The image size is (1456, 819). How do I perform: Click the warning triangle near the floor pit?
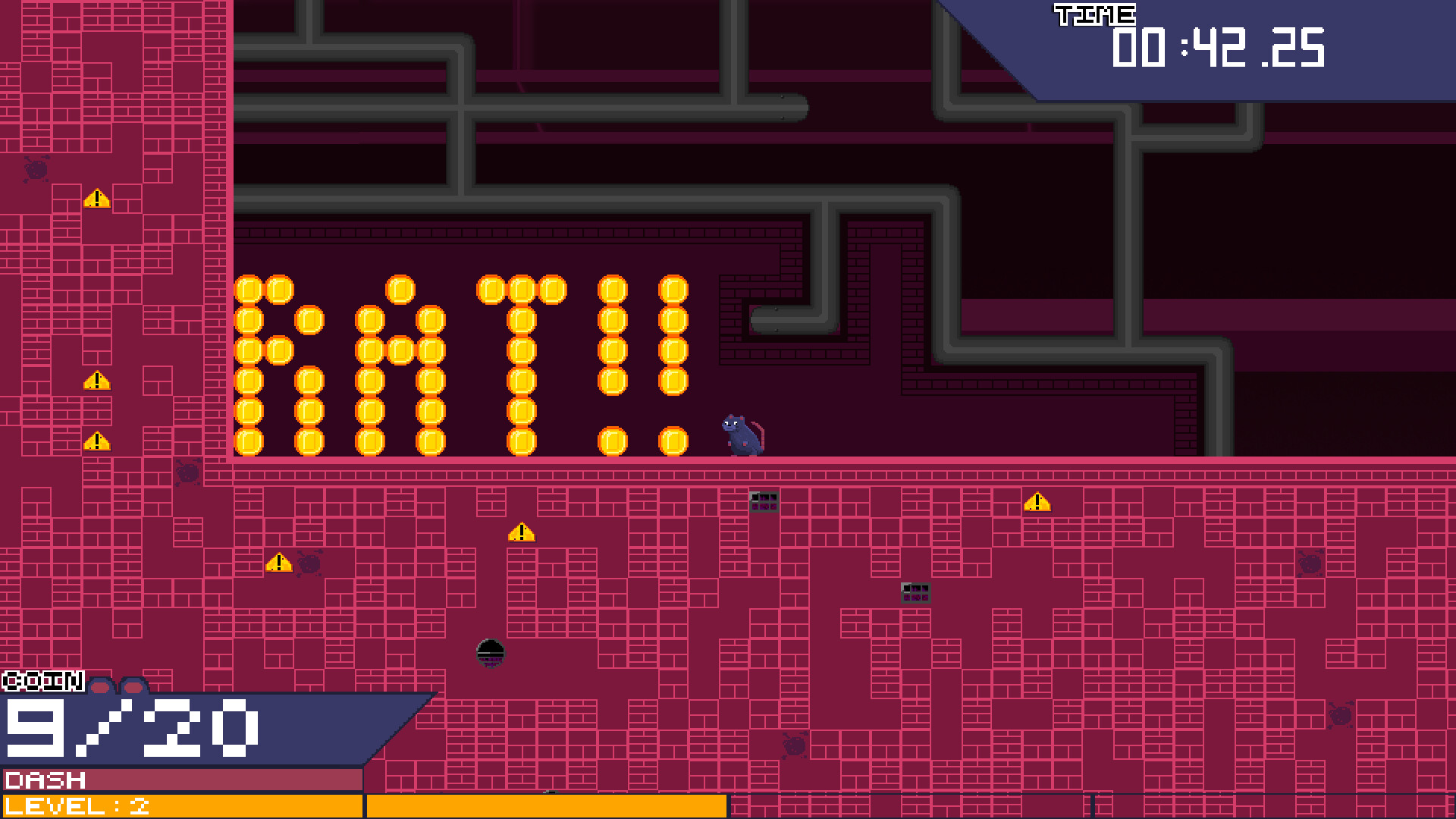pos(521,532)
